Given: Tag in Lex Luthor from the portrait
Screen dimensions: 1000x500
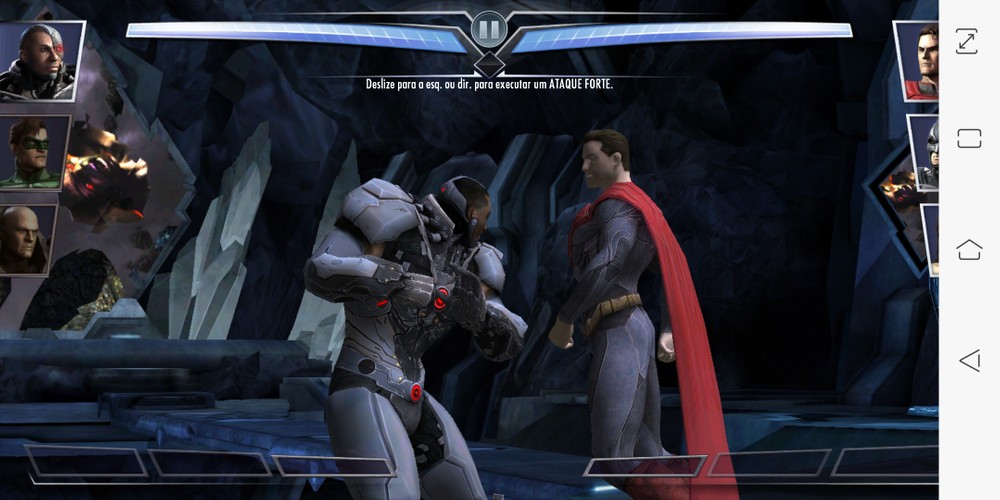Looking at the screenshot, I should pyautogui.click(x=26, y=240).
